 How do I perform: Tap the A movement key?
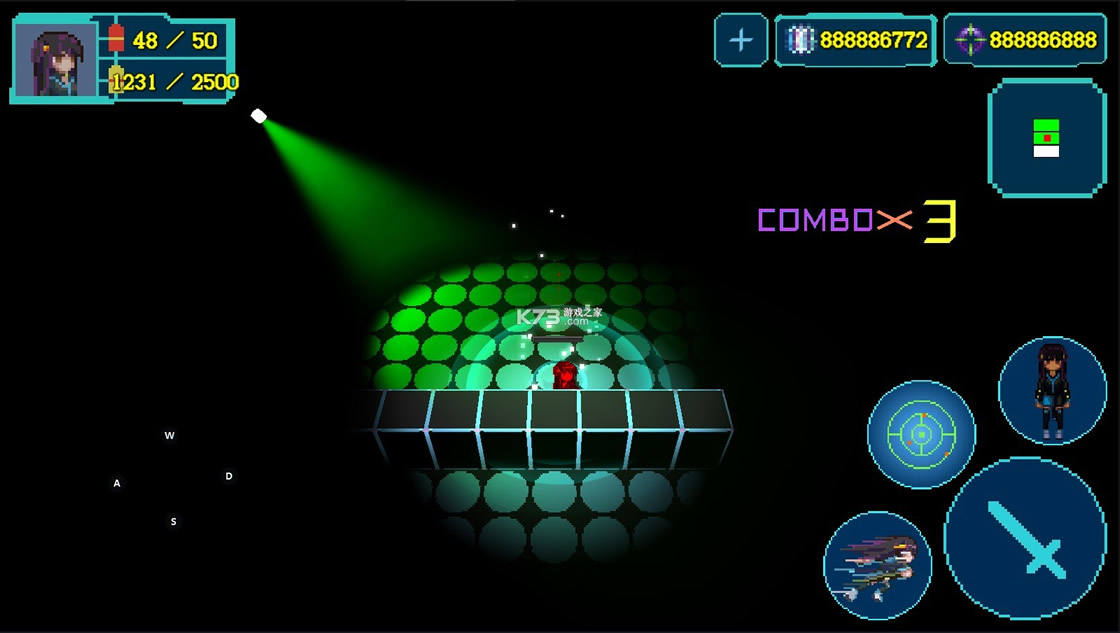[x=117, y=484]
